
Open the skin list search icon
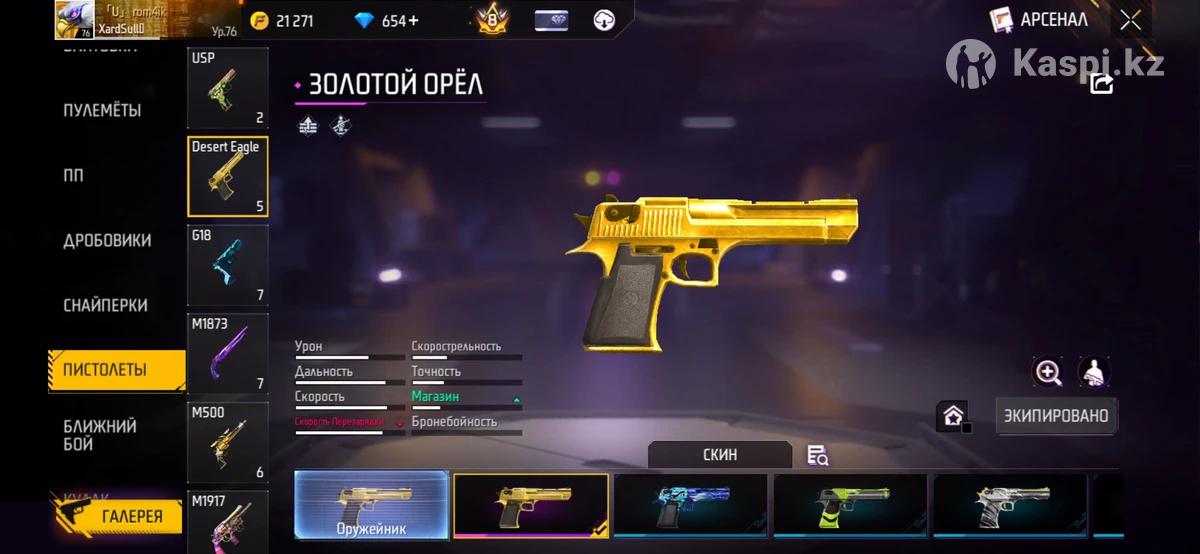(x=818, y=456)
